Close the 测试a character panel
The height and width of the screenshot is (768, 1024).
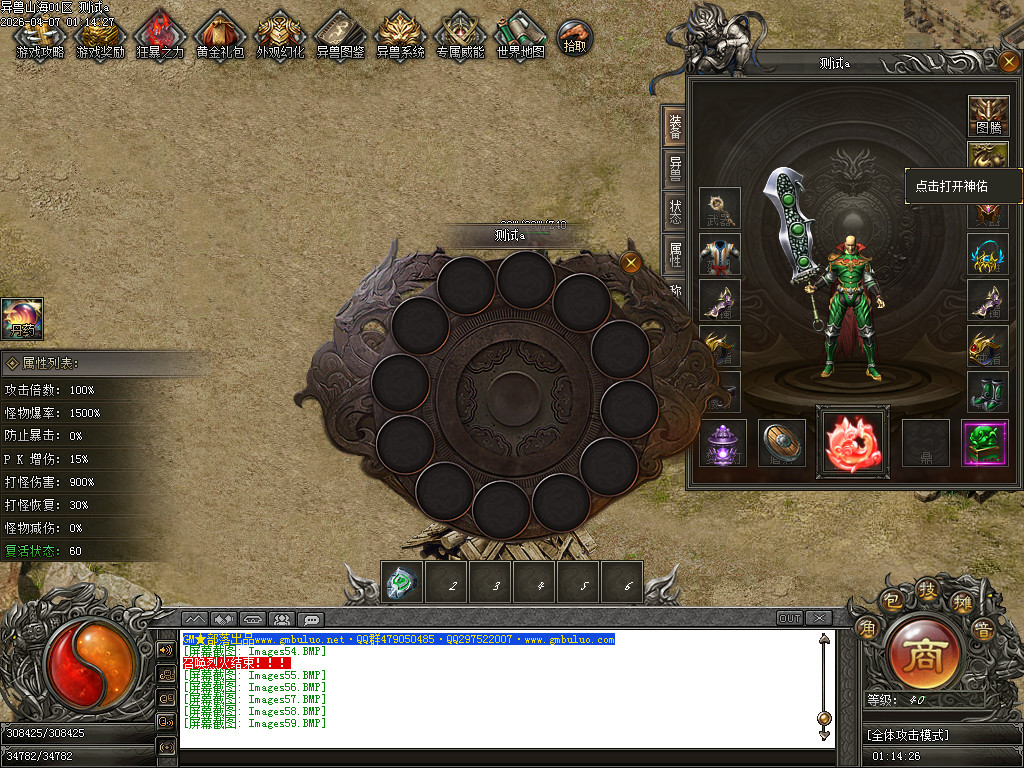click(x=1008, y=62)
